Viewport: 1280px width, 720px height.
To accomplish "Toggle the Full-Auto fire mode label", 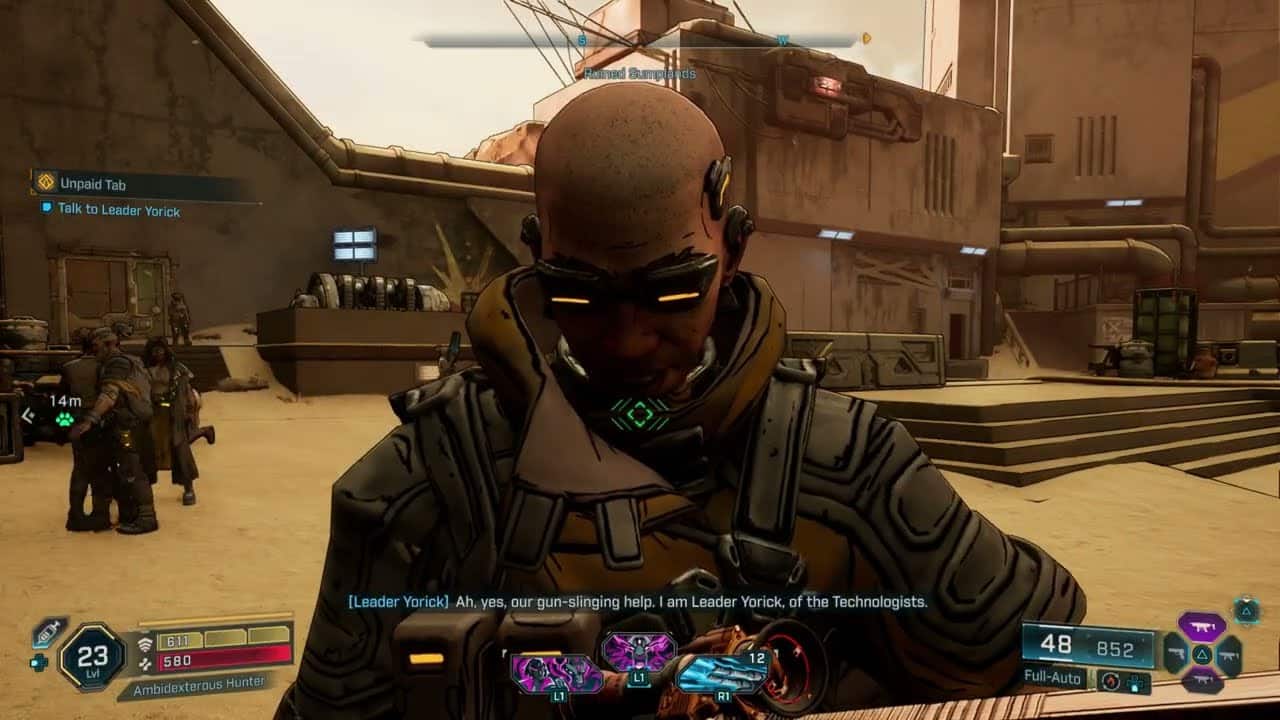I will (1052, 678).
